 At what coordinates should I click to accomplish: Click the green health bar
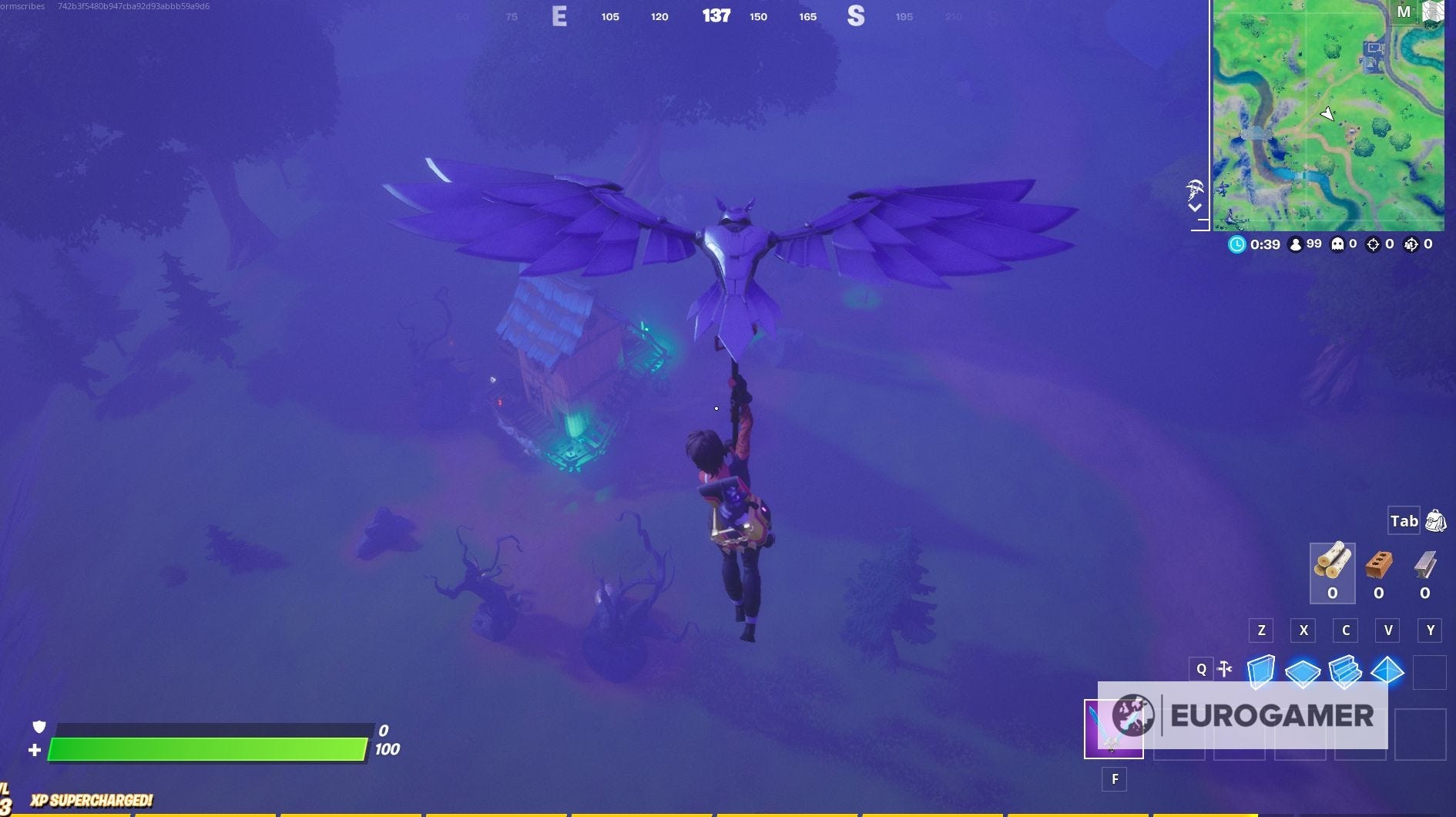[x=208, y=748]
